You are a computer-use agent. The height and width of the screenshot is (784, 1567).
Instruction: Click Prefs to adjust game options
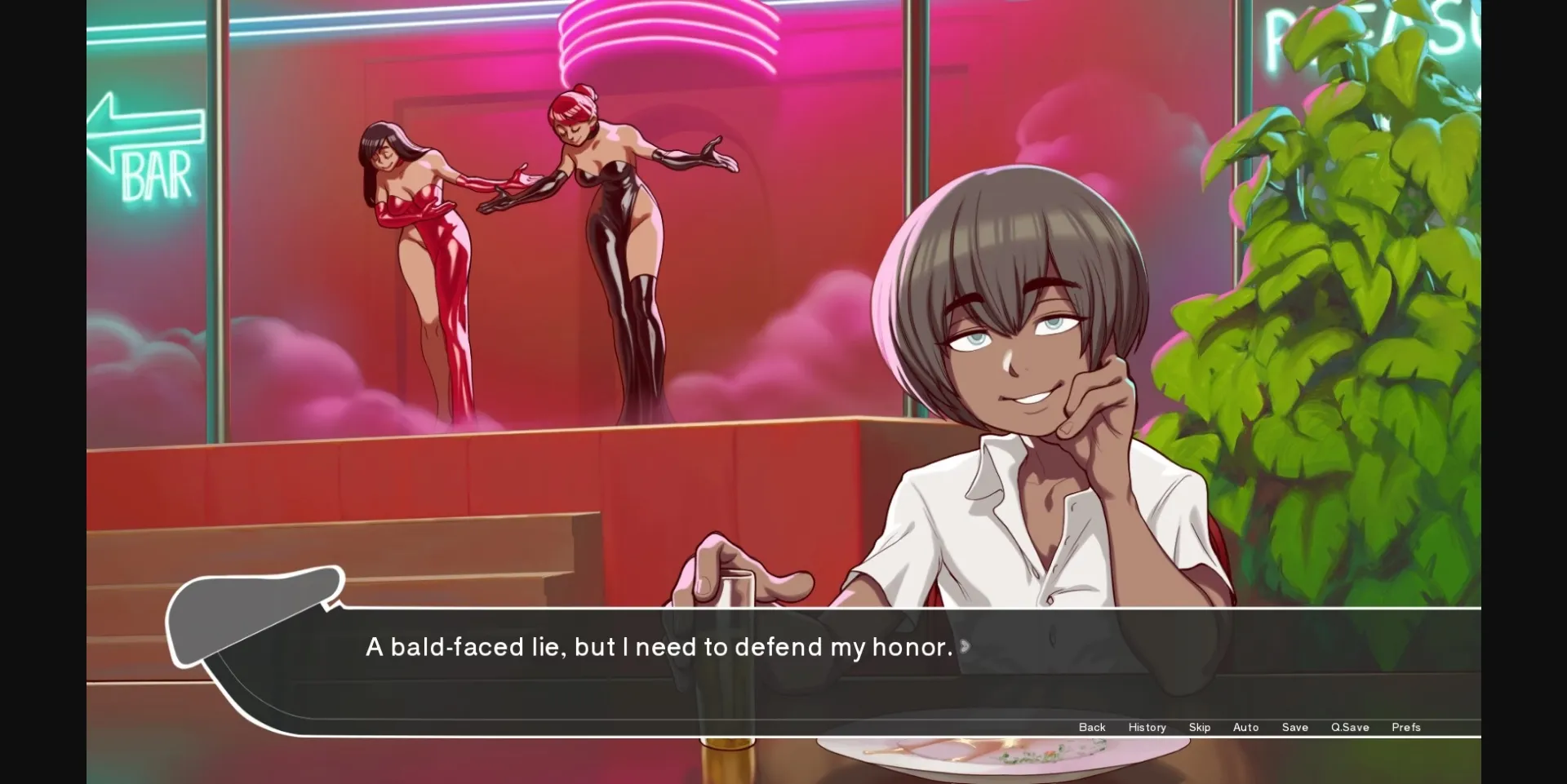pyautogui.click(x=1406, y=727)
